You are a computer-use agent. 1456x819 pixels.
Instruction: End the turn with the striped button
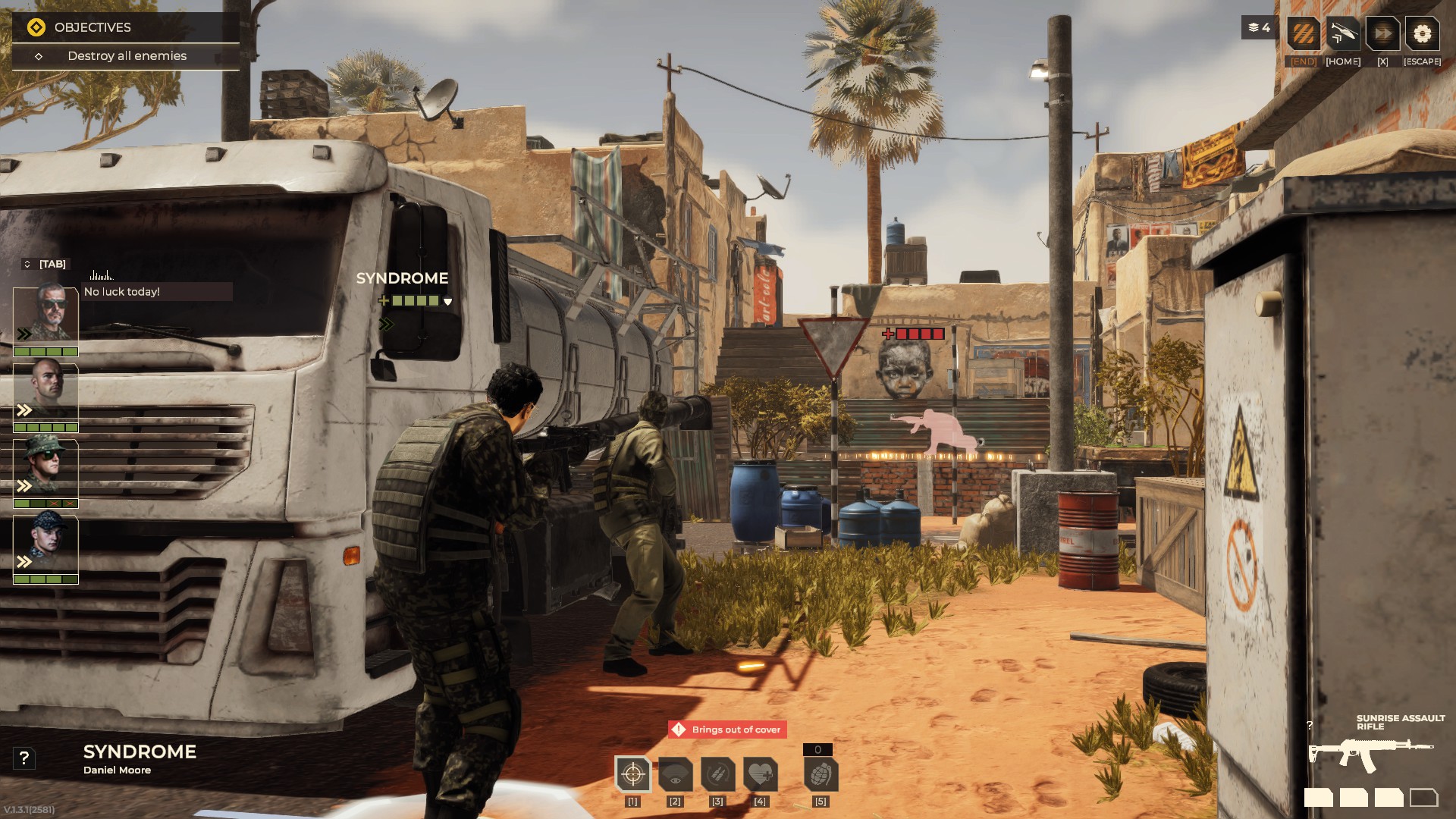[1304, 34]
